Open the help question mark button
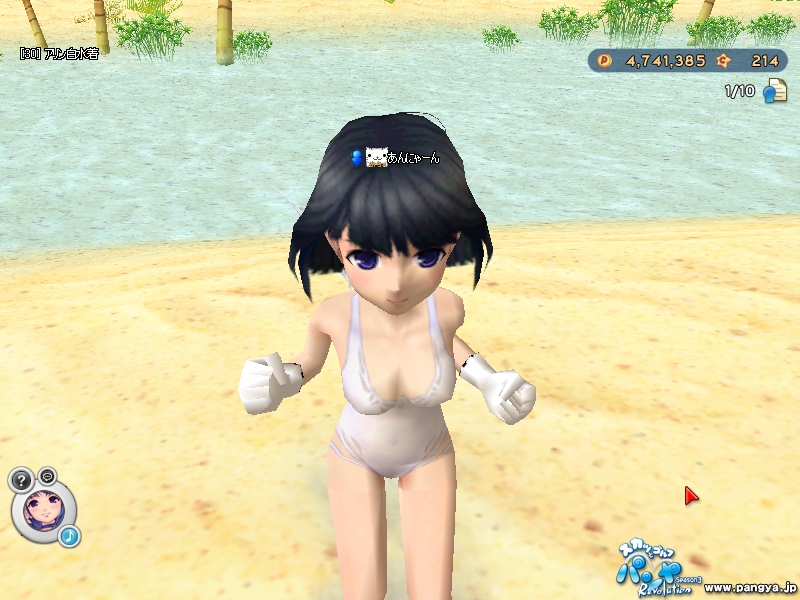 pyautogui.click(x=22, y=480)
